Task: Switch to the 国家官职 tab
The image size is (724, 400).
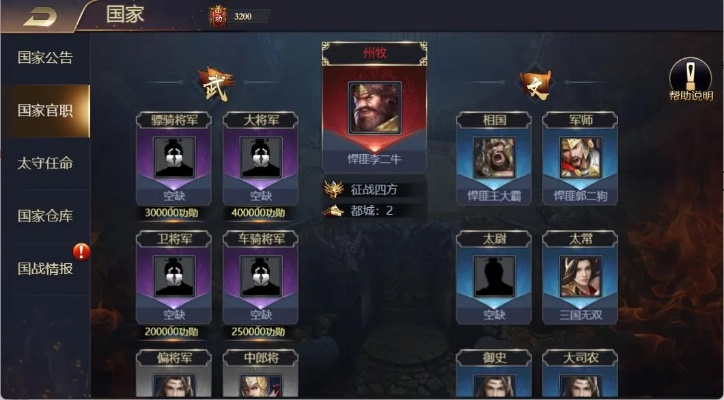Action: point(45,110)
